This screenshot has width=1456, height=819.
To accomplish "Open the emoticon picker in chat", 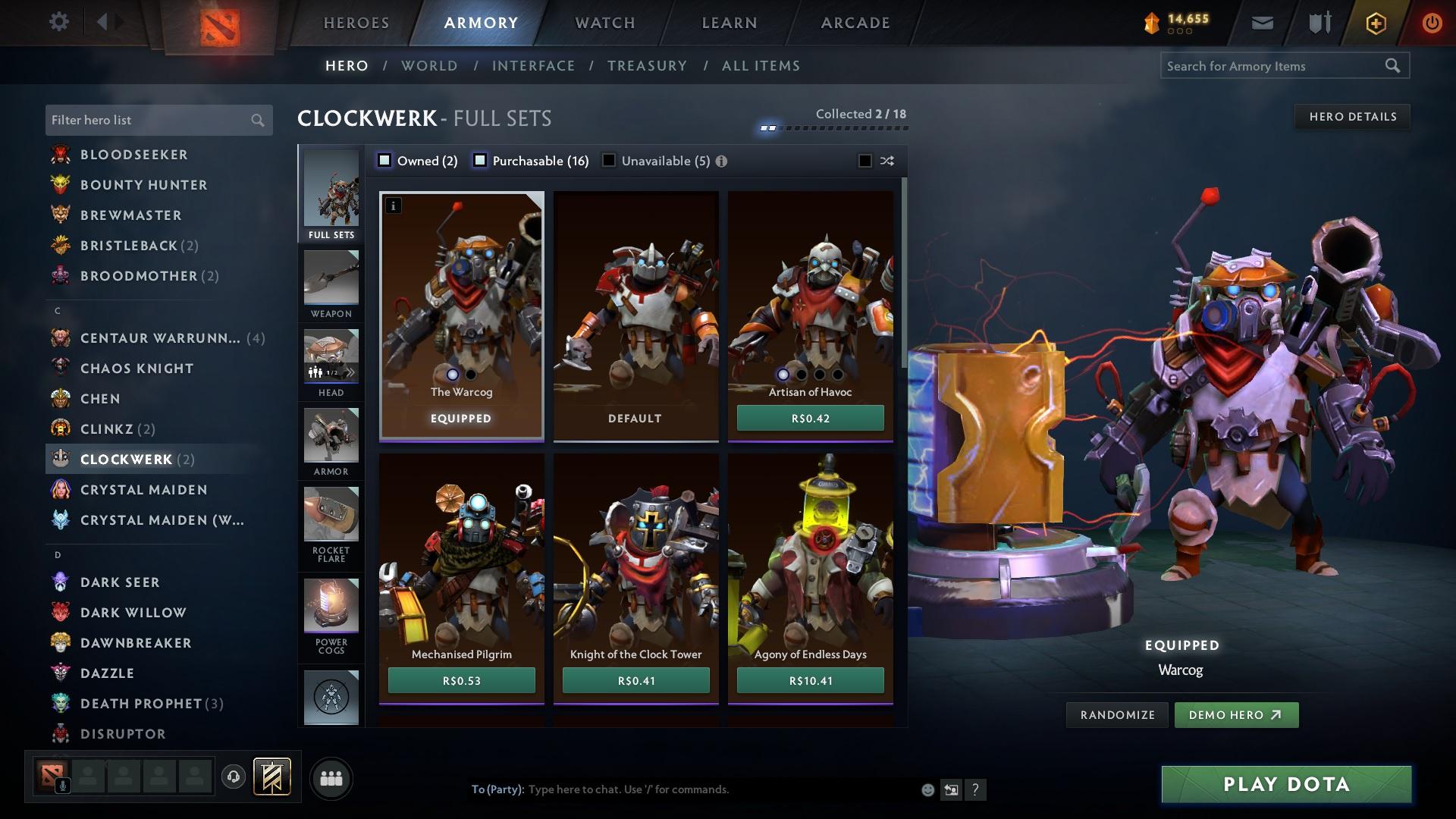I will point(927,789).
